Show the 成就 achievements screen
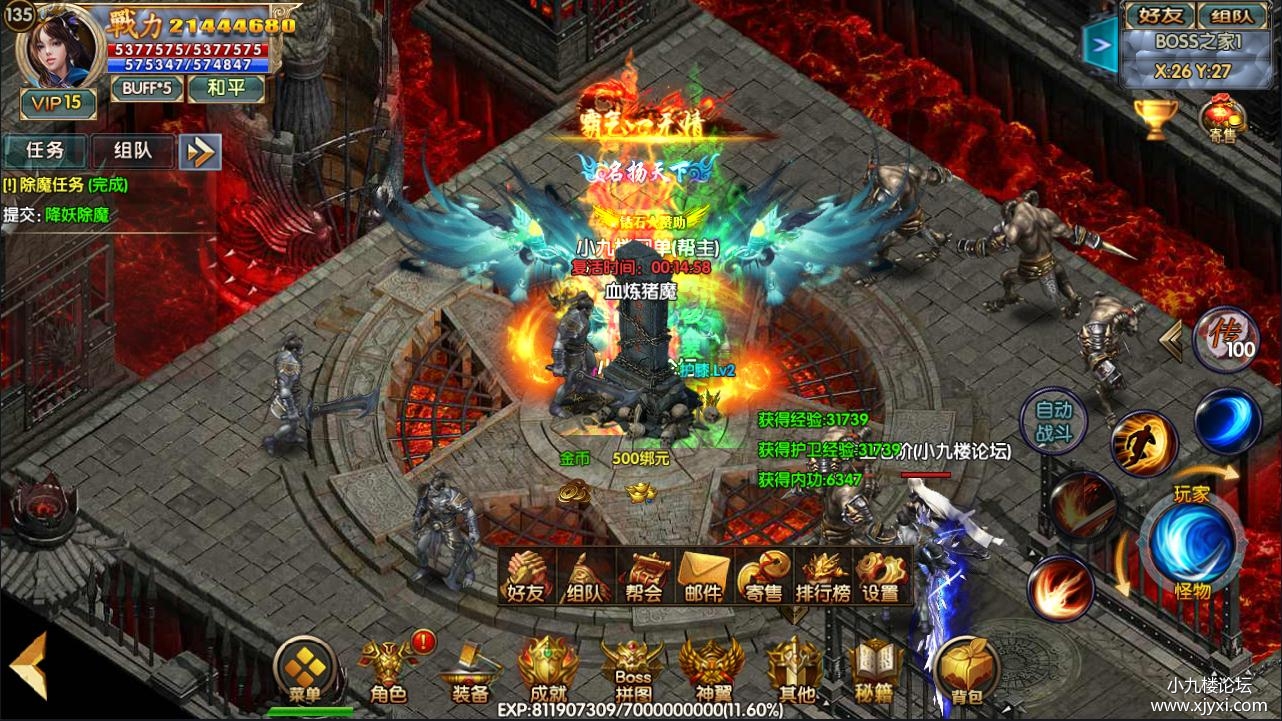Viewport: 1282px width, 721px height. click(548, 672)
